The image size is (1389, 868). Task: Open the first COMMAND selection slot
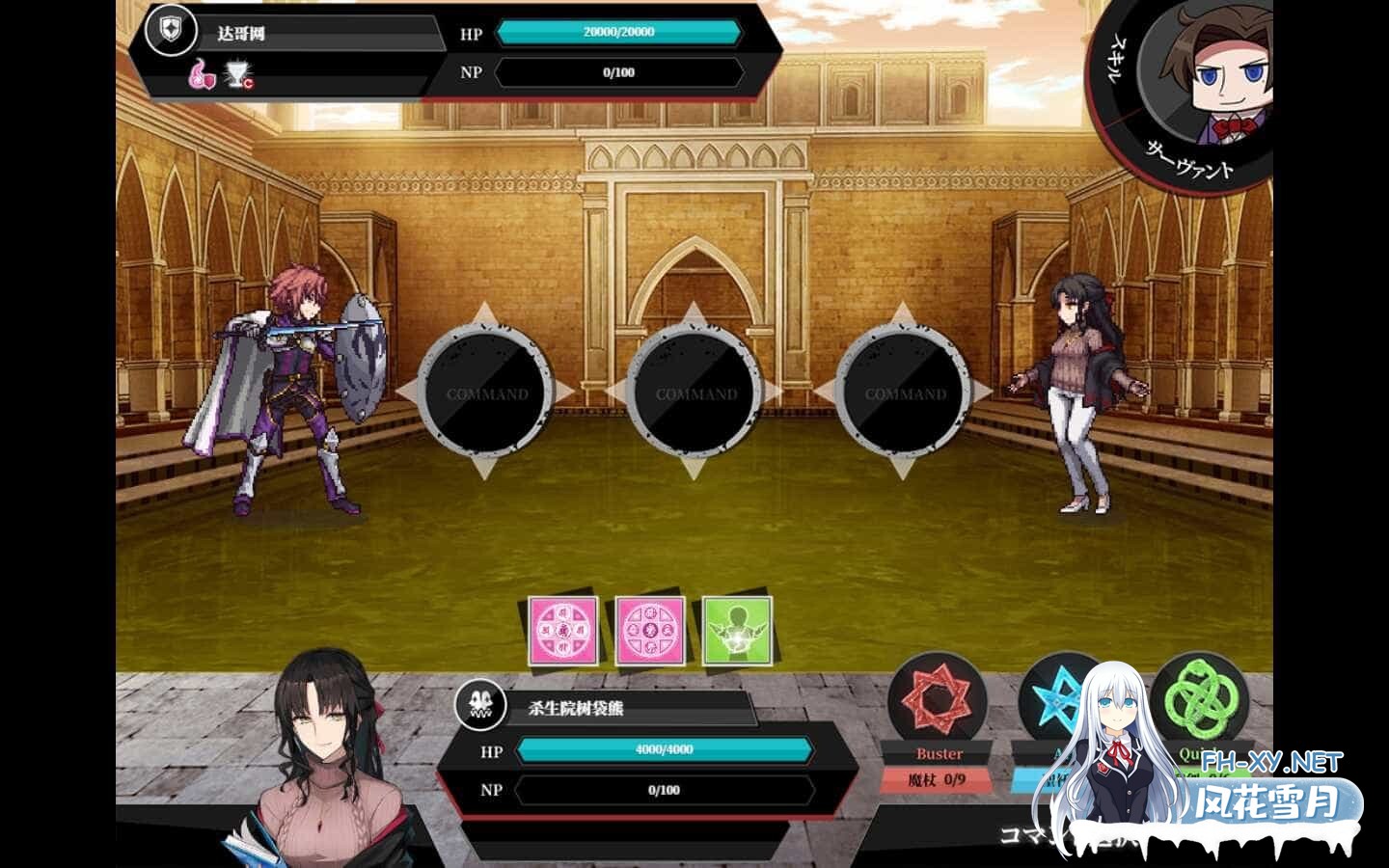pyautogui.click(x=488, y=393)
